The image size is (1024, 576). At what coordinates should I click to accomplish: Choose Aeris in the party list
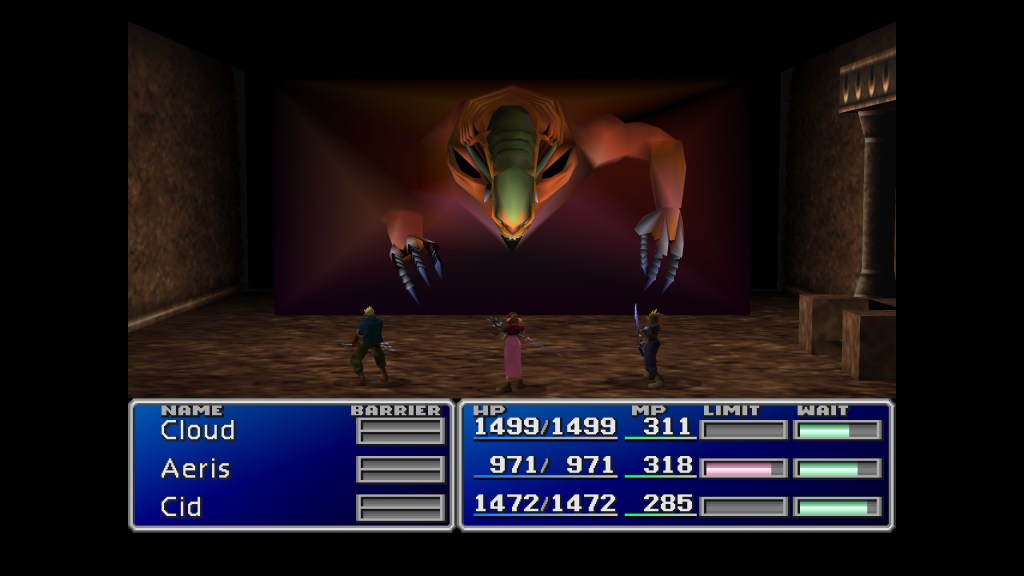[196, 469]
